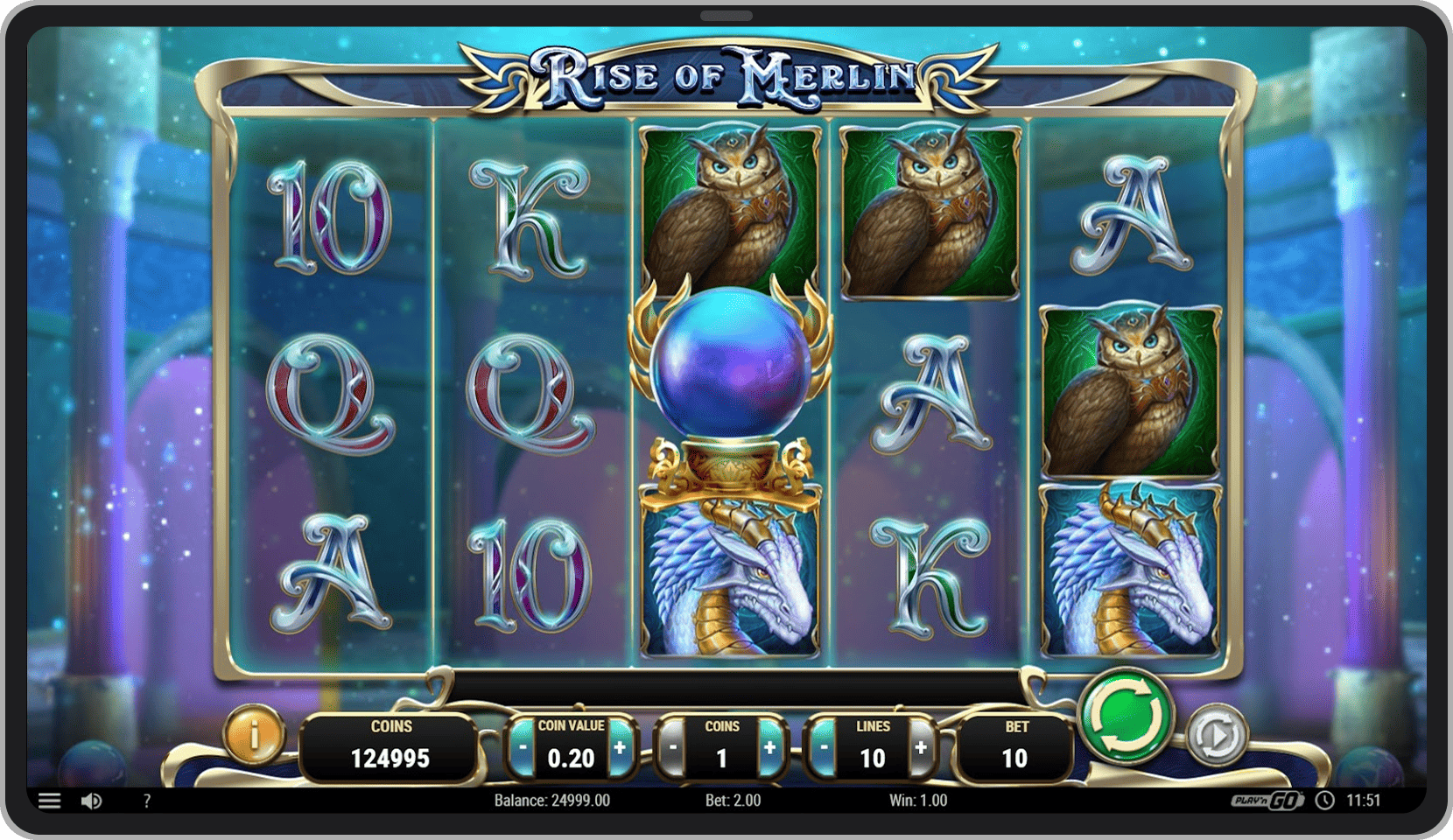Click the BET display showing 10
This screenshot has width=1453, height=840.
pyautogui.click(x=1014, y=744)
